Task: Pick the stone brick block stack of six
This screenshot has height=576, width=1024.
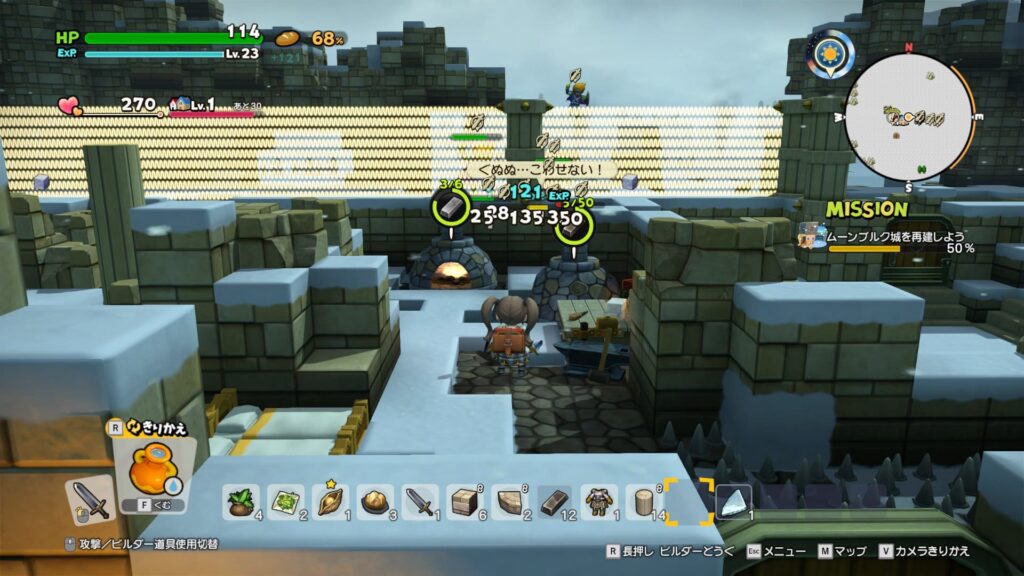Action: (465, 501)
